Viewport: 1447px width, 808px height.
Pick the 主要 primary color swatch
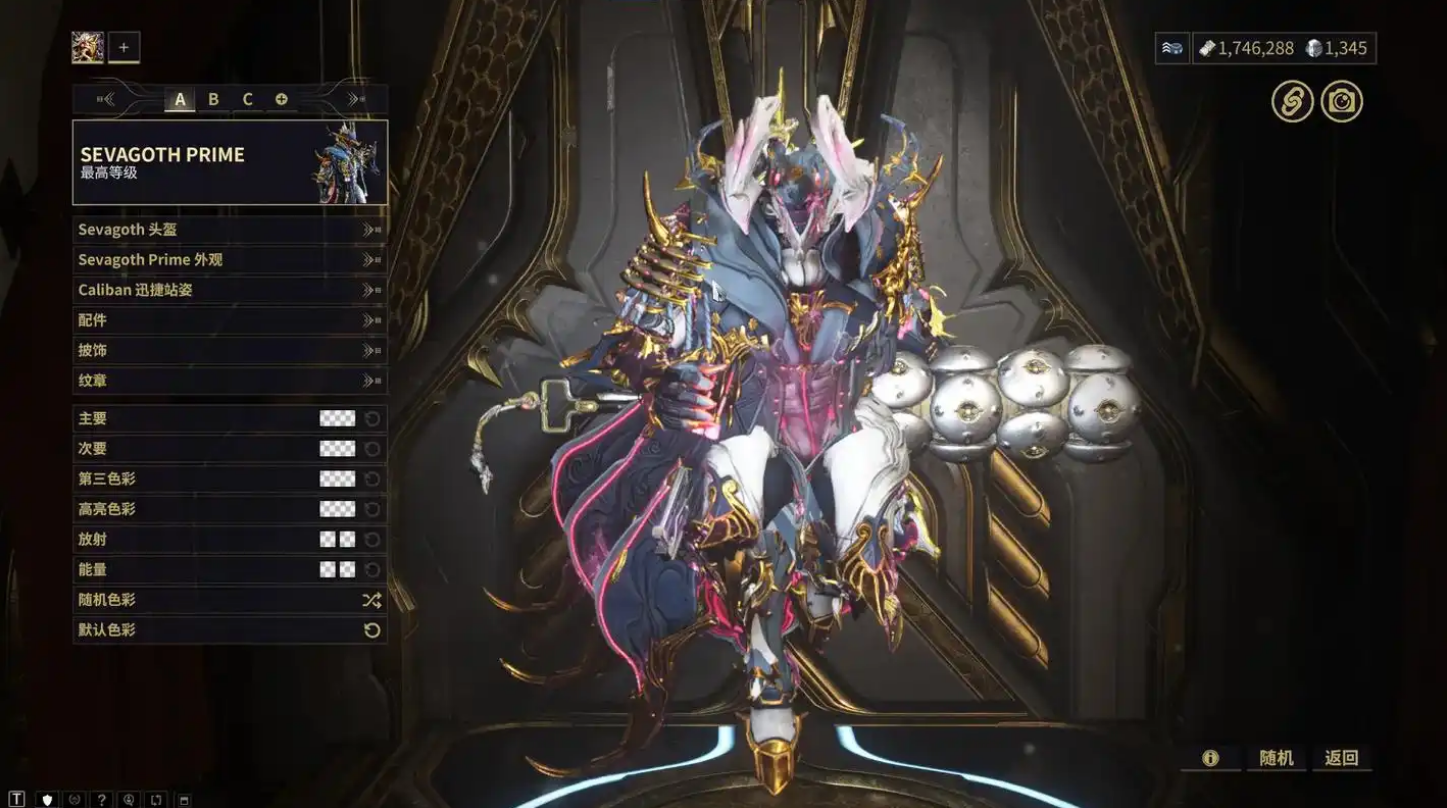pos(337,418)
